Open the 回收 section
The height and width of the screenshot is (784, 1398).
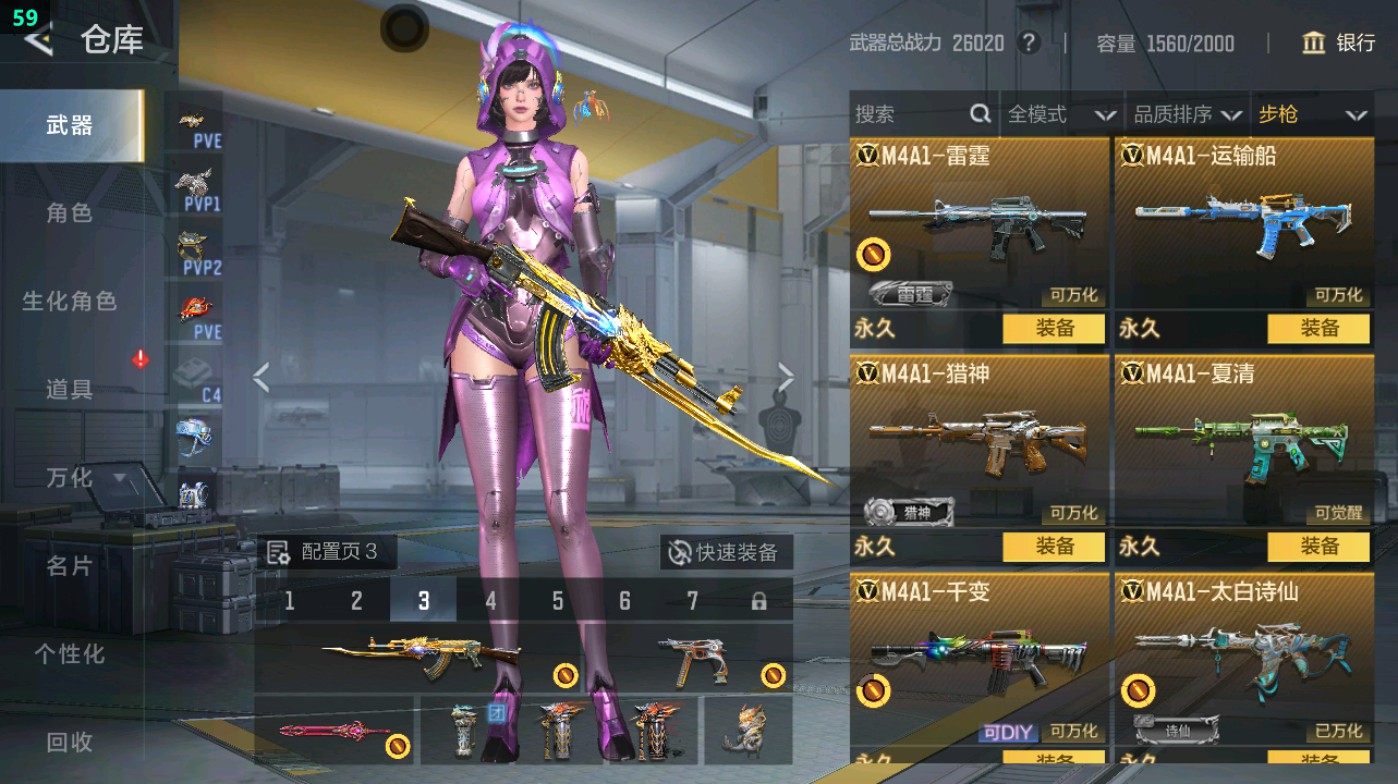coord(69,742)
